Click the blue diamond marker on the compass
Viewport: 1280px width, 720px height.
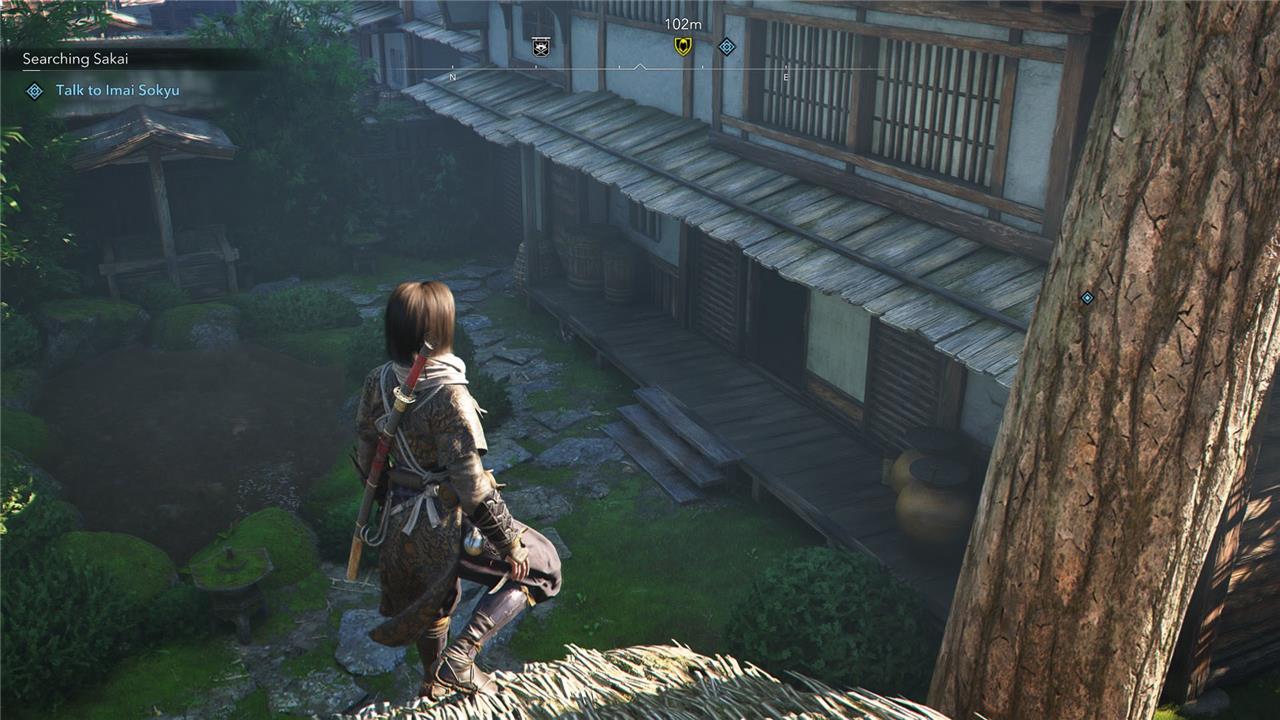click(727, 46)
